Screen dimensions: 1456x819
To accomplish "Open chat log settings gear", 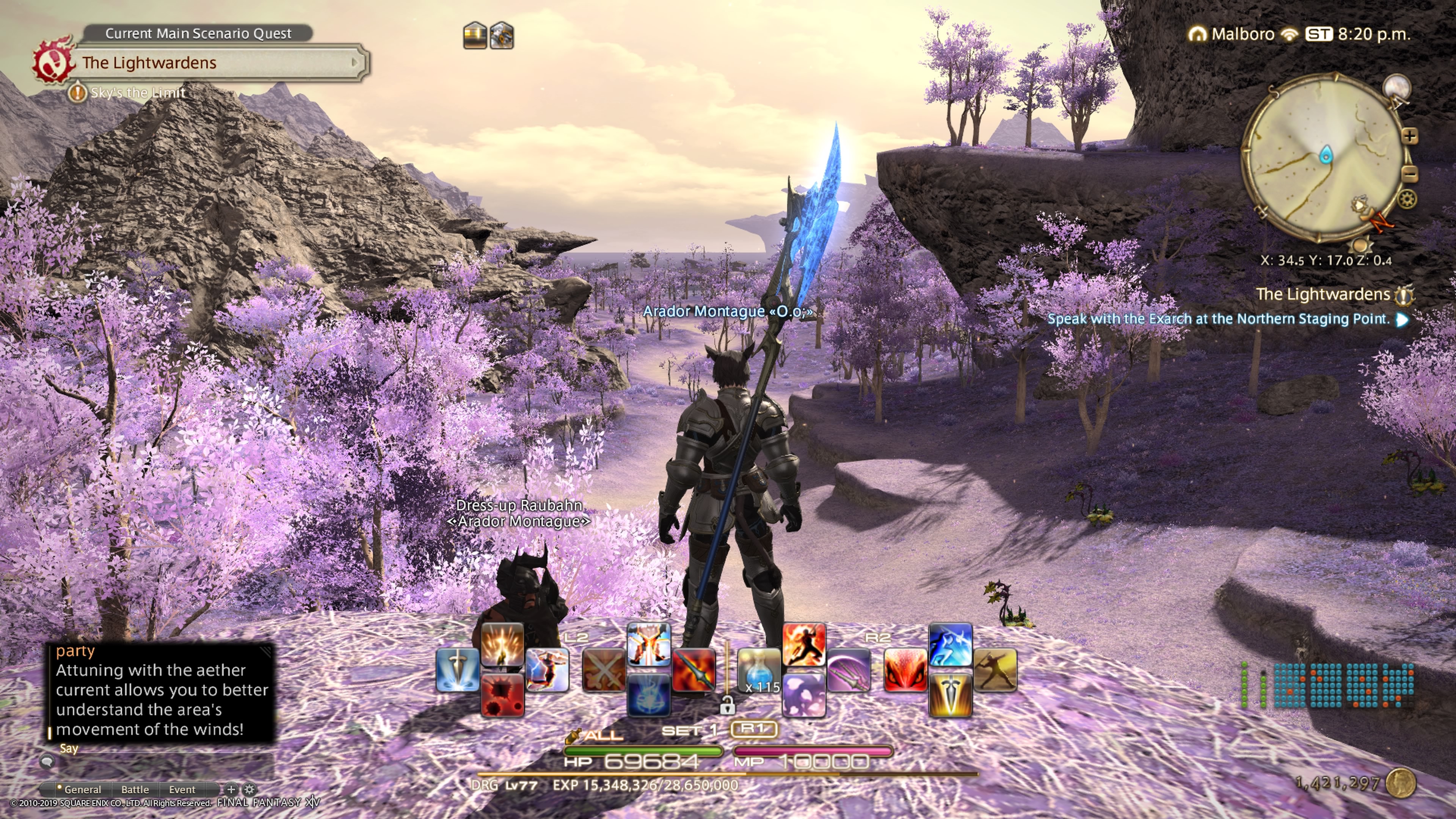I will pos(249,789).
